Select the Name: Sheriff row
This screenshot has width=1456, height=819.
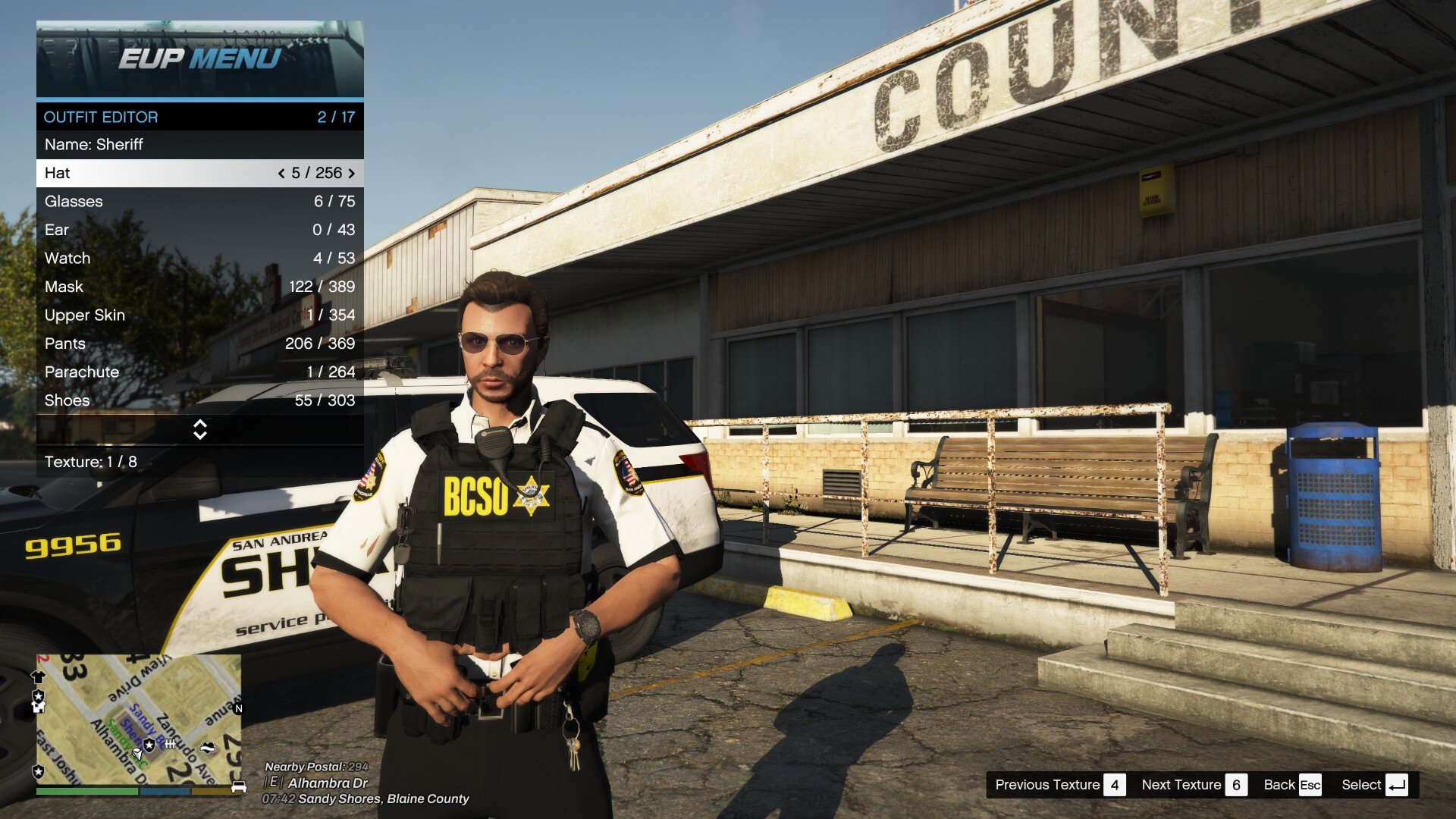point(199,144)
